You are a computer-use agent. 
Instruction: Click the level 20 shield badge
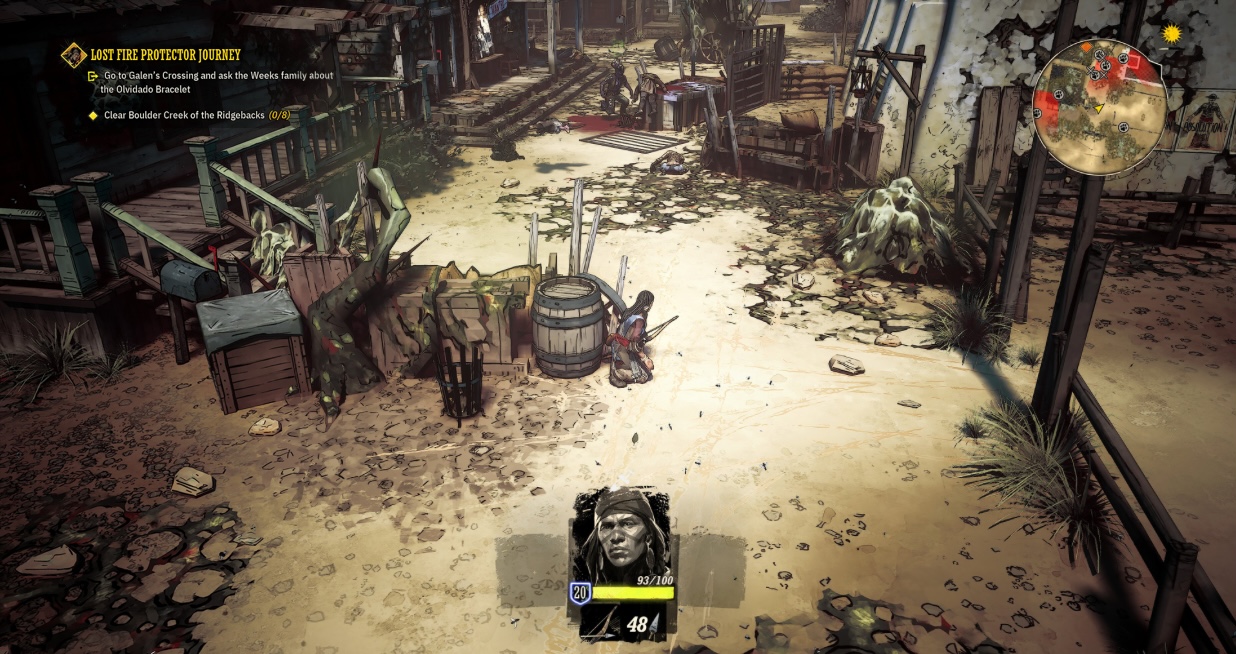(579, 593)
